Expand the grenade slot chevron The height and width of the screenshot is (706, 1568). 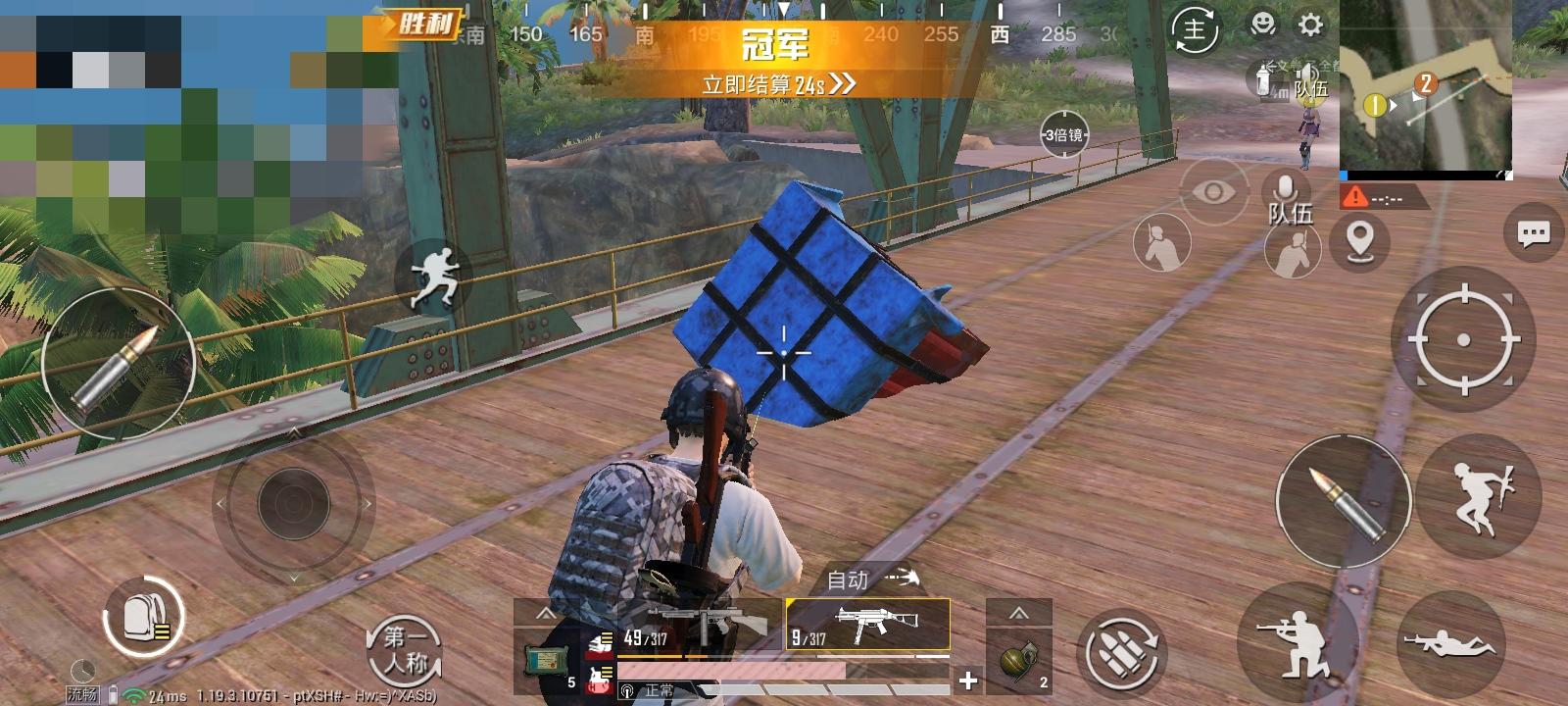click(x=1017, y=613)
